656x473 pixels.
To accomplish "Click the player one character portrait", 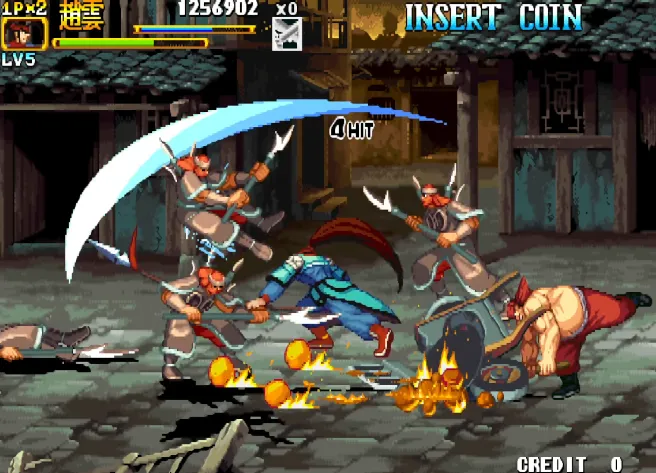I will coord(18,33).
